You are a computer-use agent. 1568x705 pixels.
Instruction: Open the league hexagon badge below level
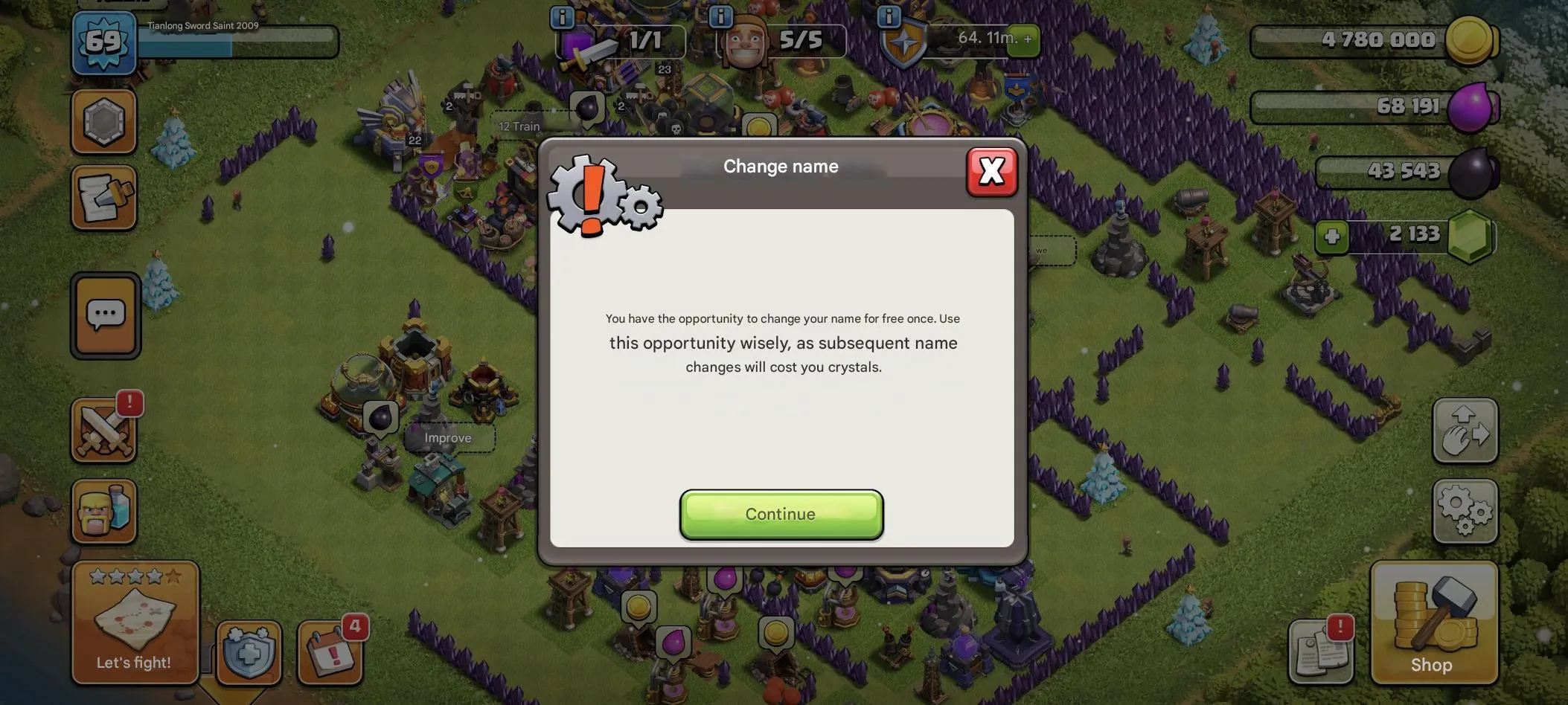pyautogui.click(x=105, y=120)
